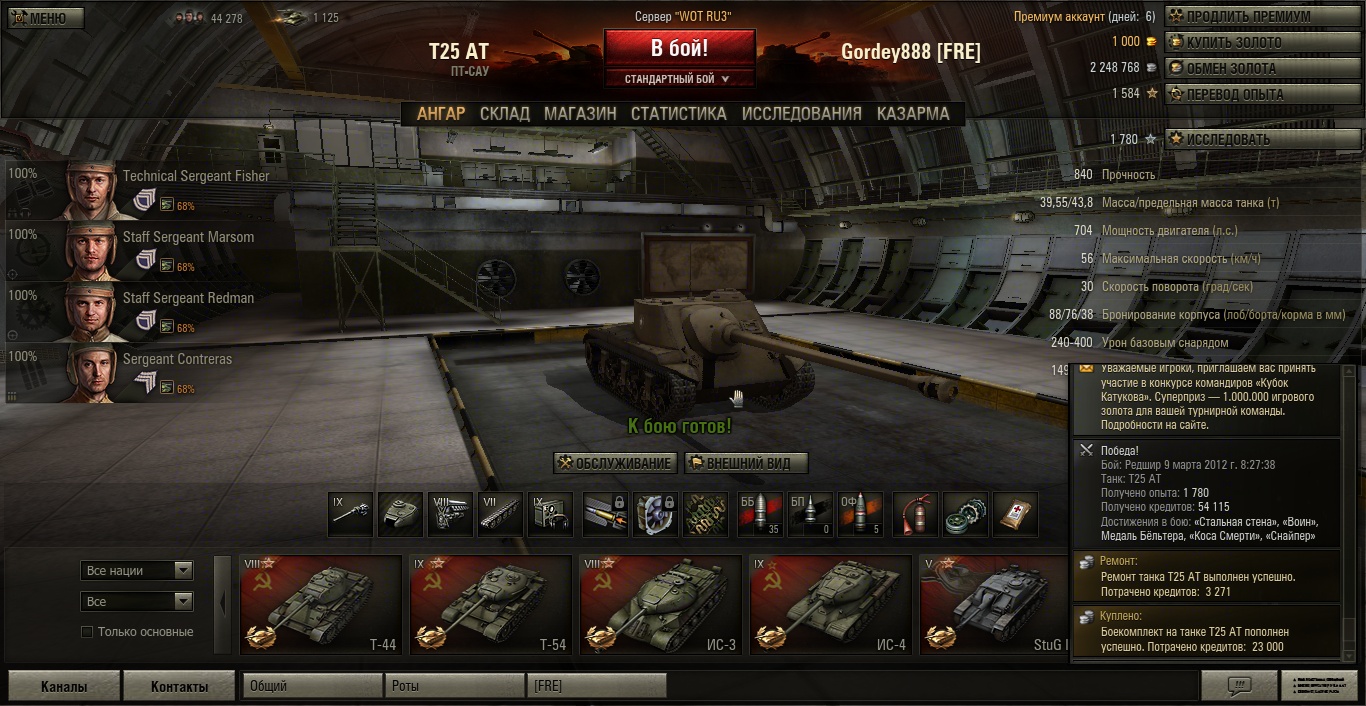The image size is (1366, 706).
Task: Start battle with the red В бой! button
Action: tap(679, 48)
